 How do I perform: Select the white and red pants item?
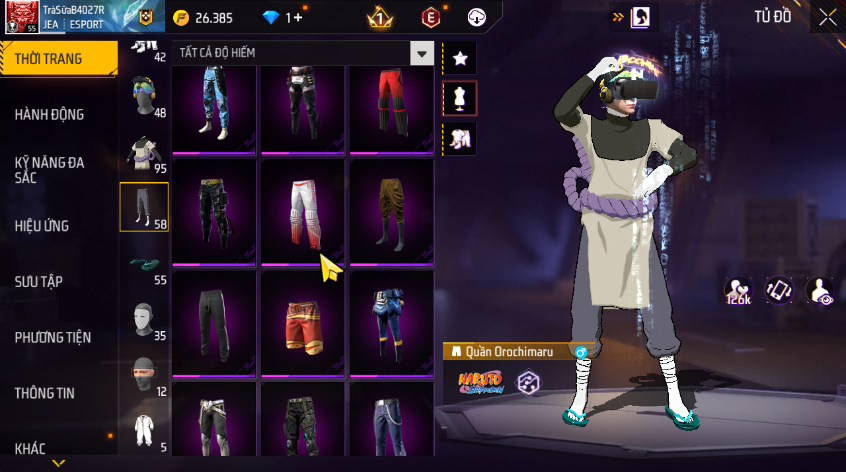(303, 212)
